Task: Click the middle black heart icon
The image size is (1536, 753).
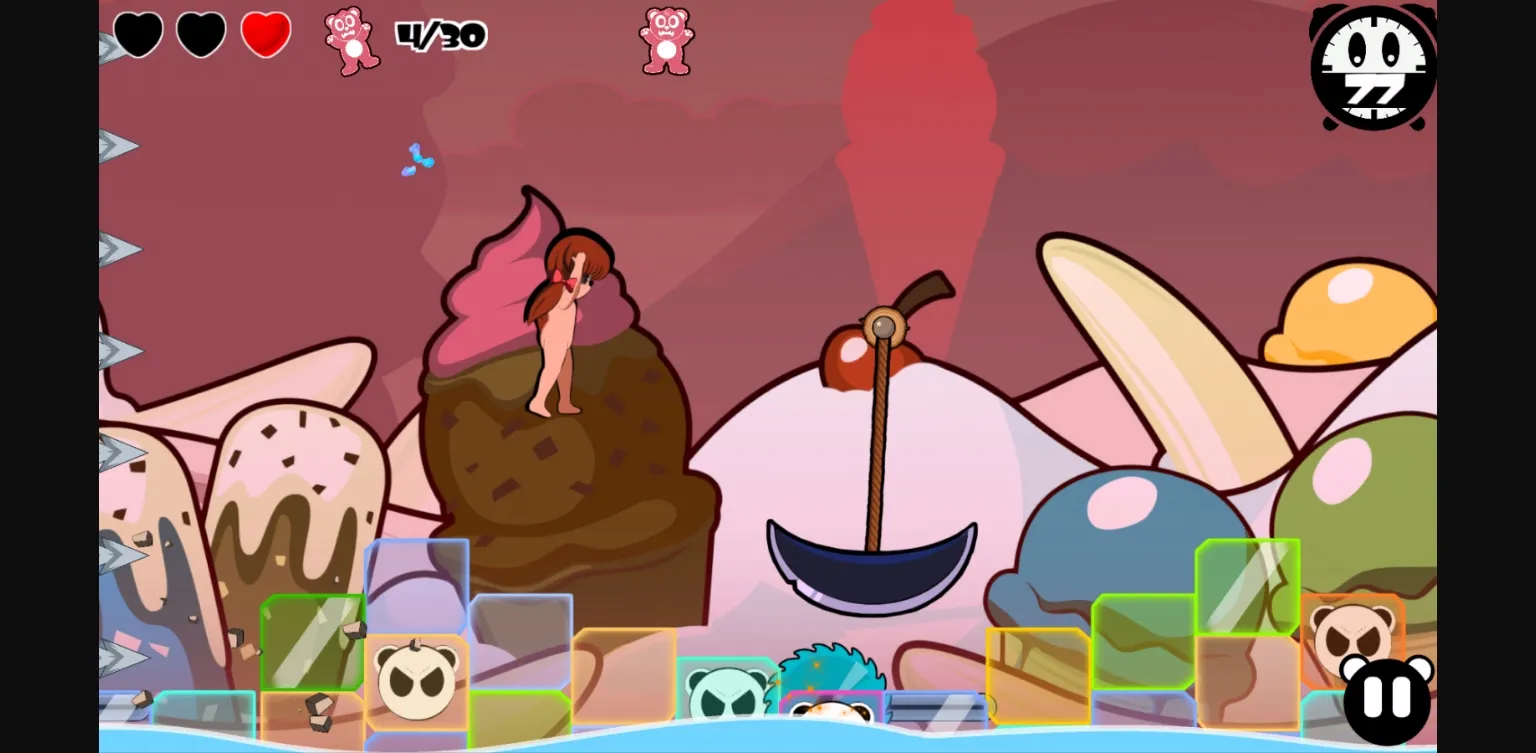Action: [200, 33]
